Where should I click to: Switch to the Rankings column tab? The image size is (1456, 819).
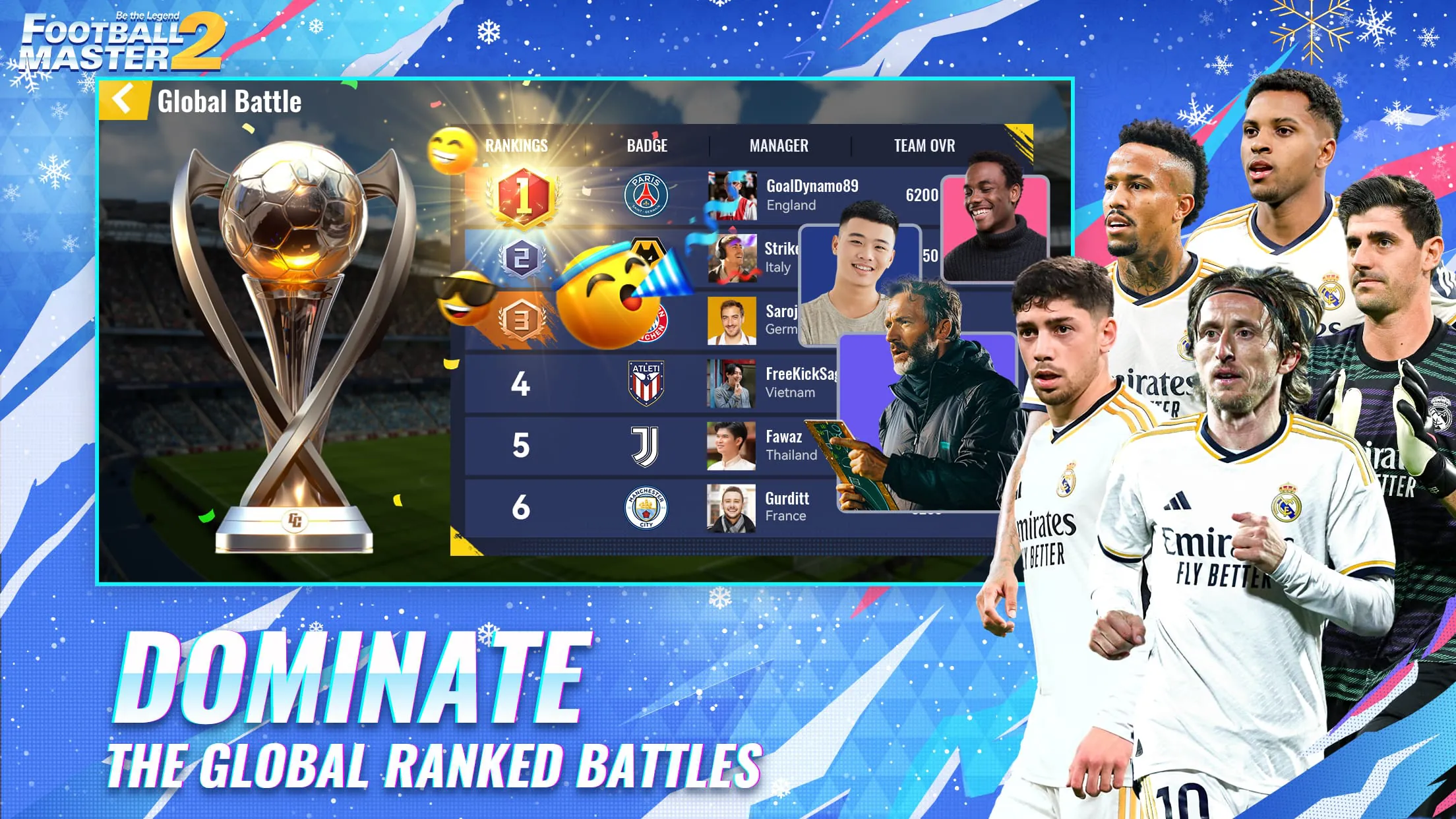516,146
